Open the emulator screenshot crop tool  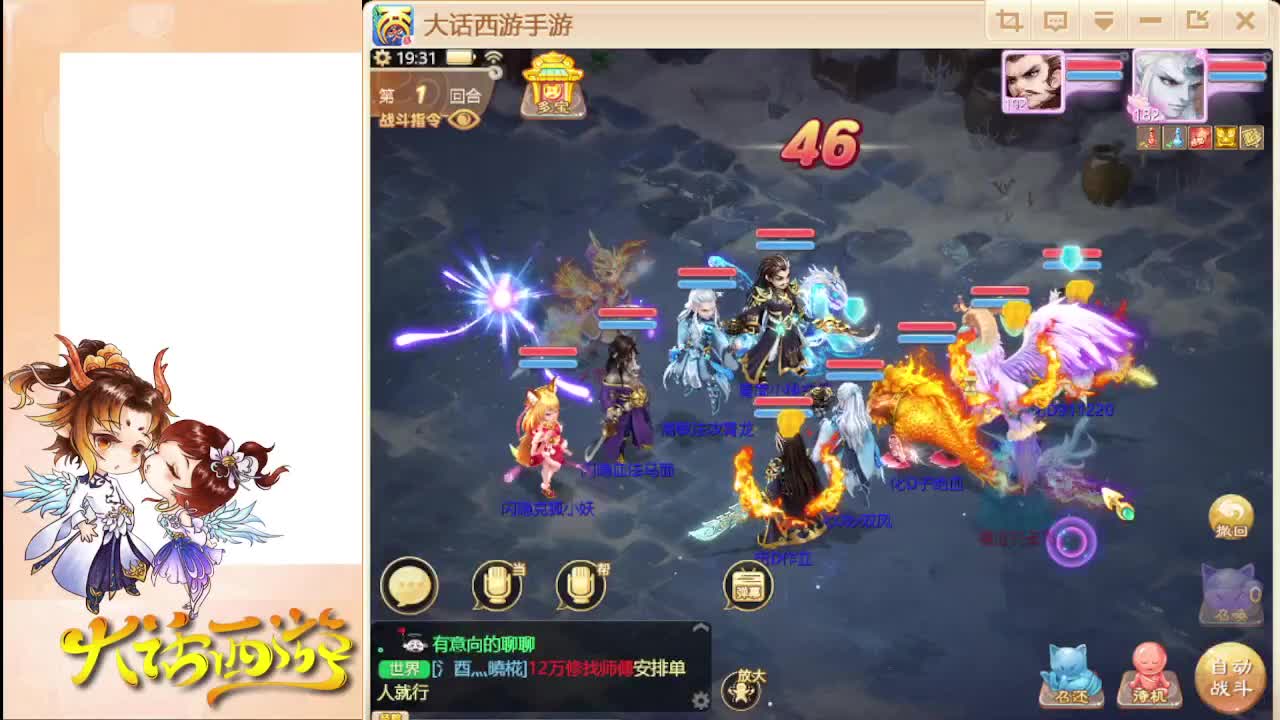coord(1008,19)
